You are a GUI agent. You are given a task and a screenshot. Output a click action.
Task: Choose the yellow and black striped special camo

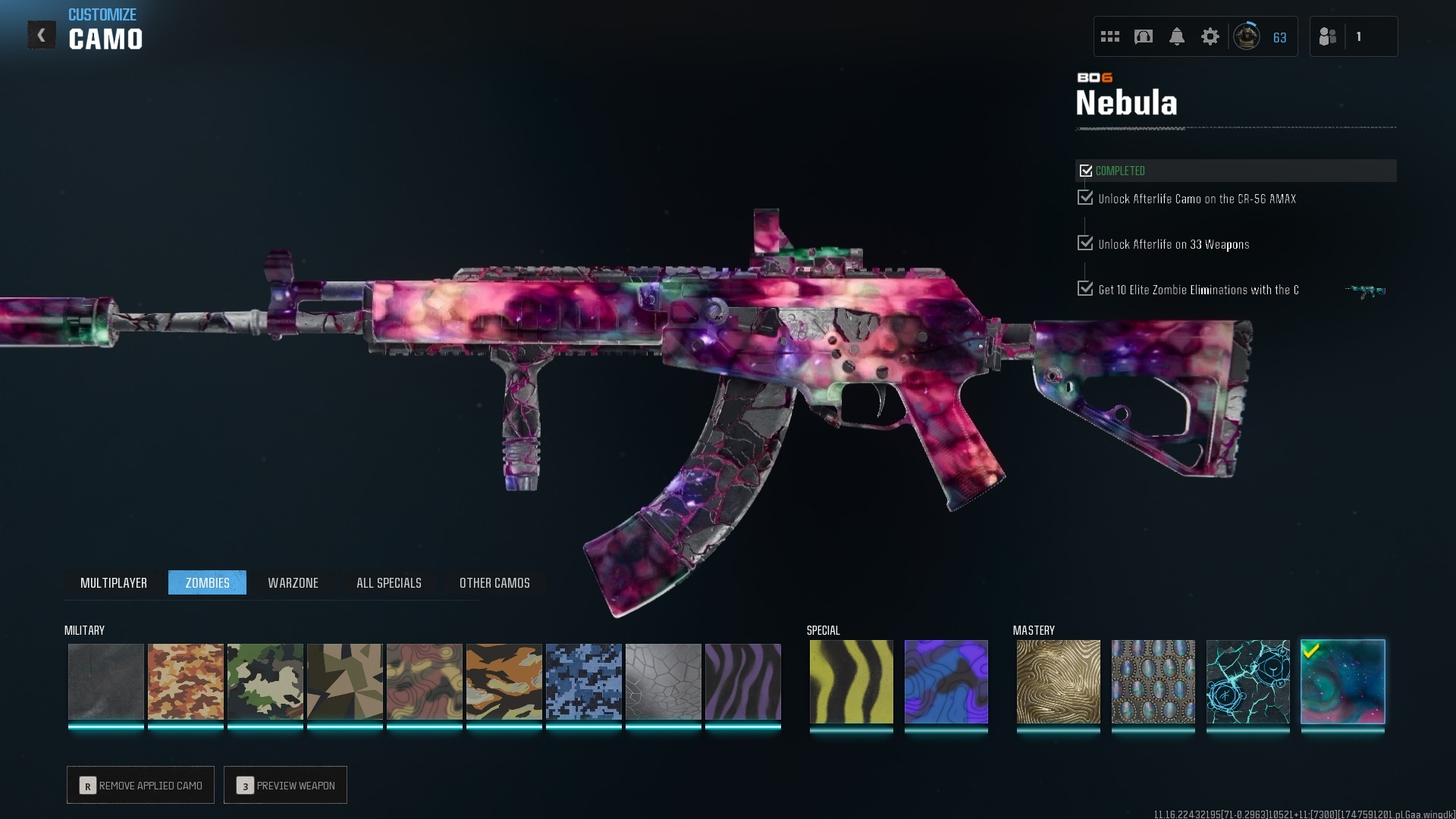(851, 682)
